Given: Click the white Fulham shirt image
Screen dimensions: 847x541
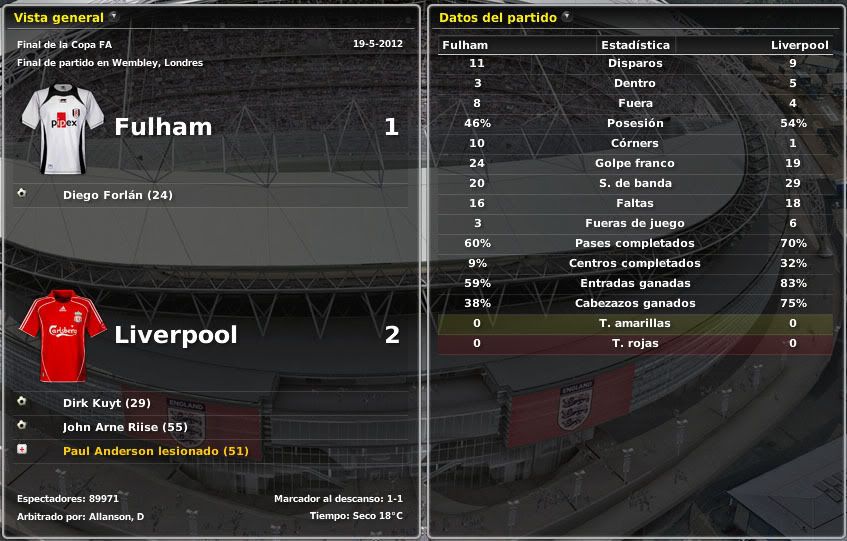Looking at the screenshot, I should pos(62,129).
